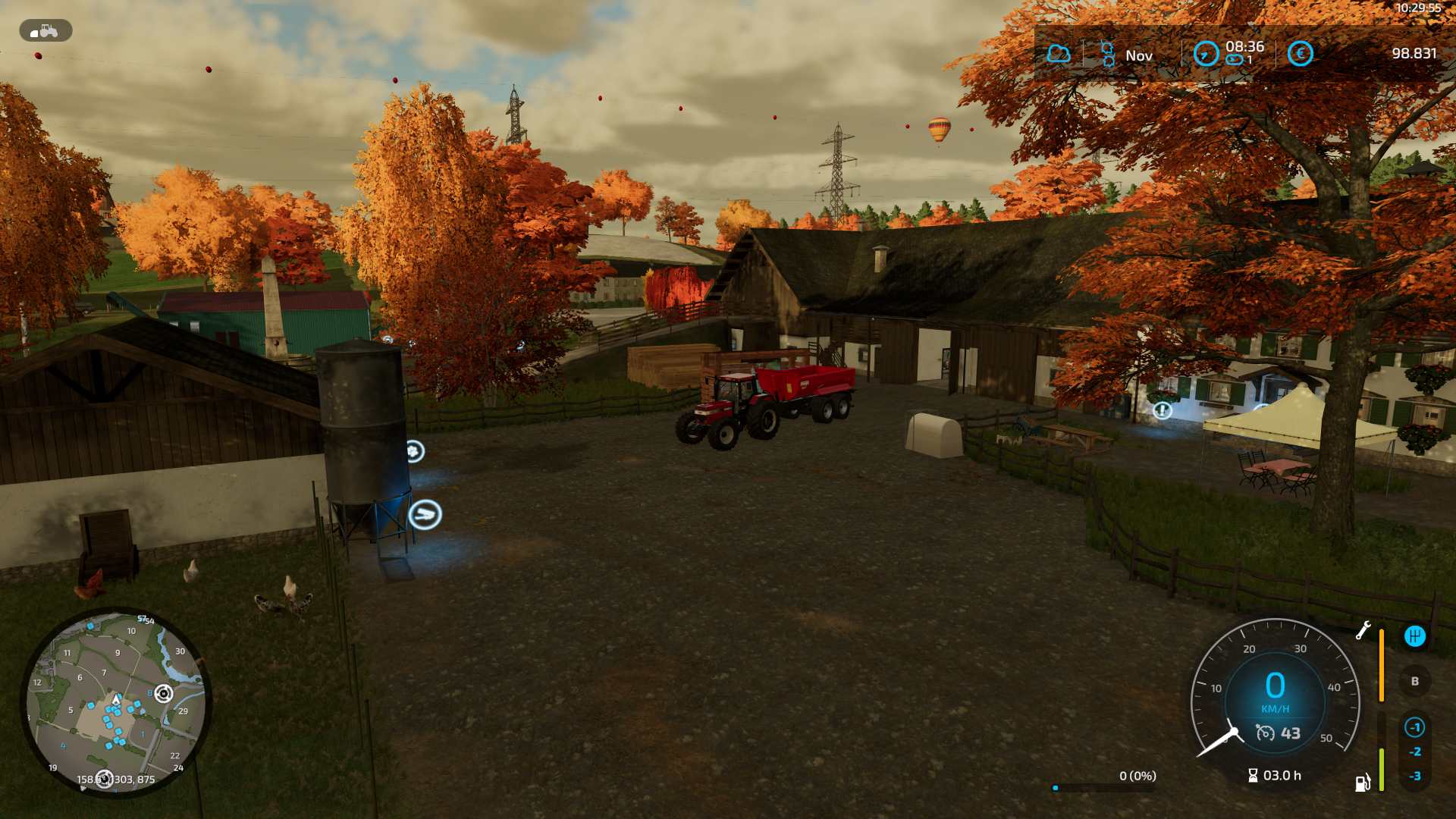Viewport: 1456px width, 819px height.
Task: Click the game clock icon
Action: click(x=1206, y=54)
